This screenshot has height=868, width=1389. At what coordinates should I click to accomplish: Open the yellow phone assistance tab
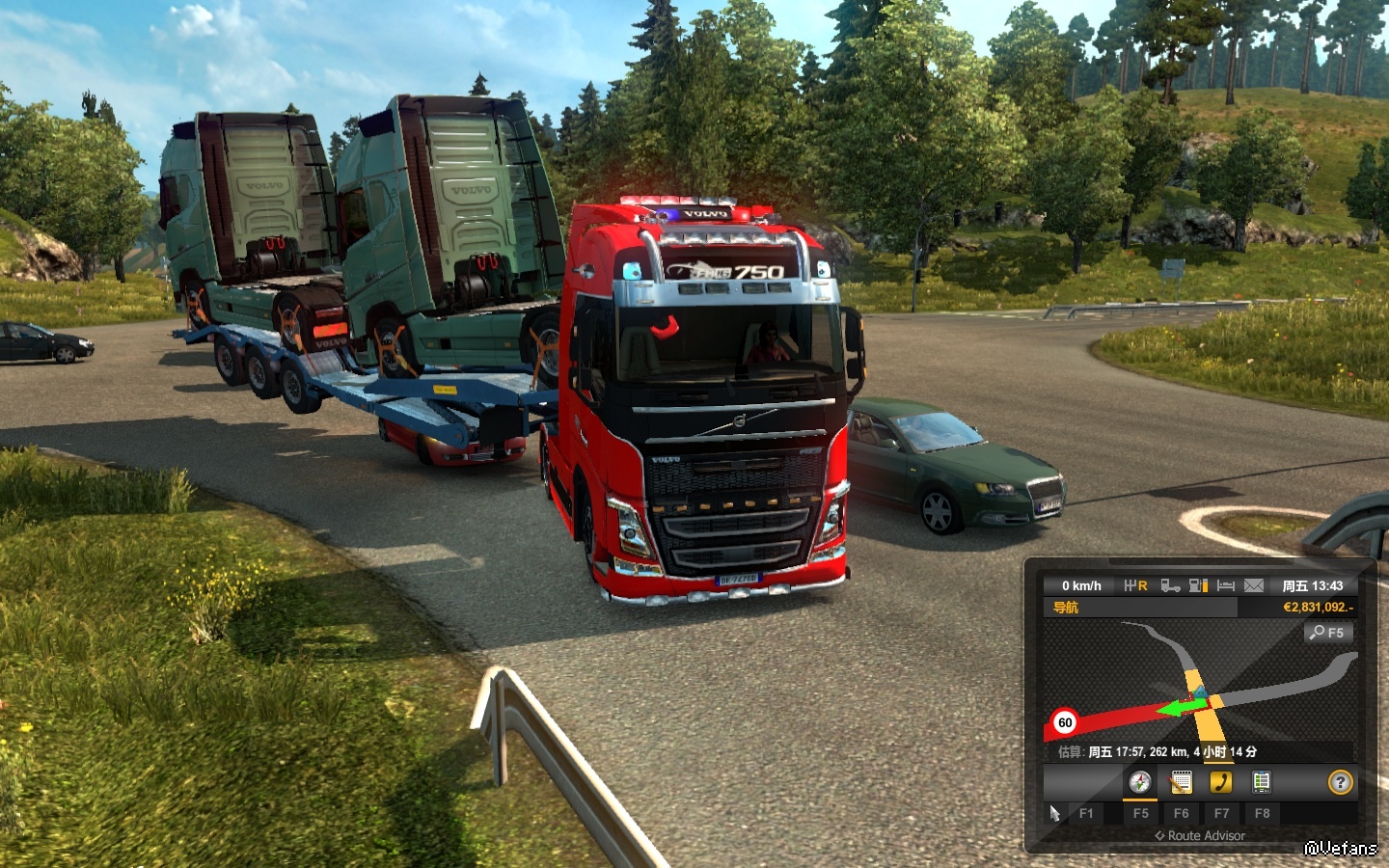1221,782
